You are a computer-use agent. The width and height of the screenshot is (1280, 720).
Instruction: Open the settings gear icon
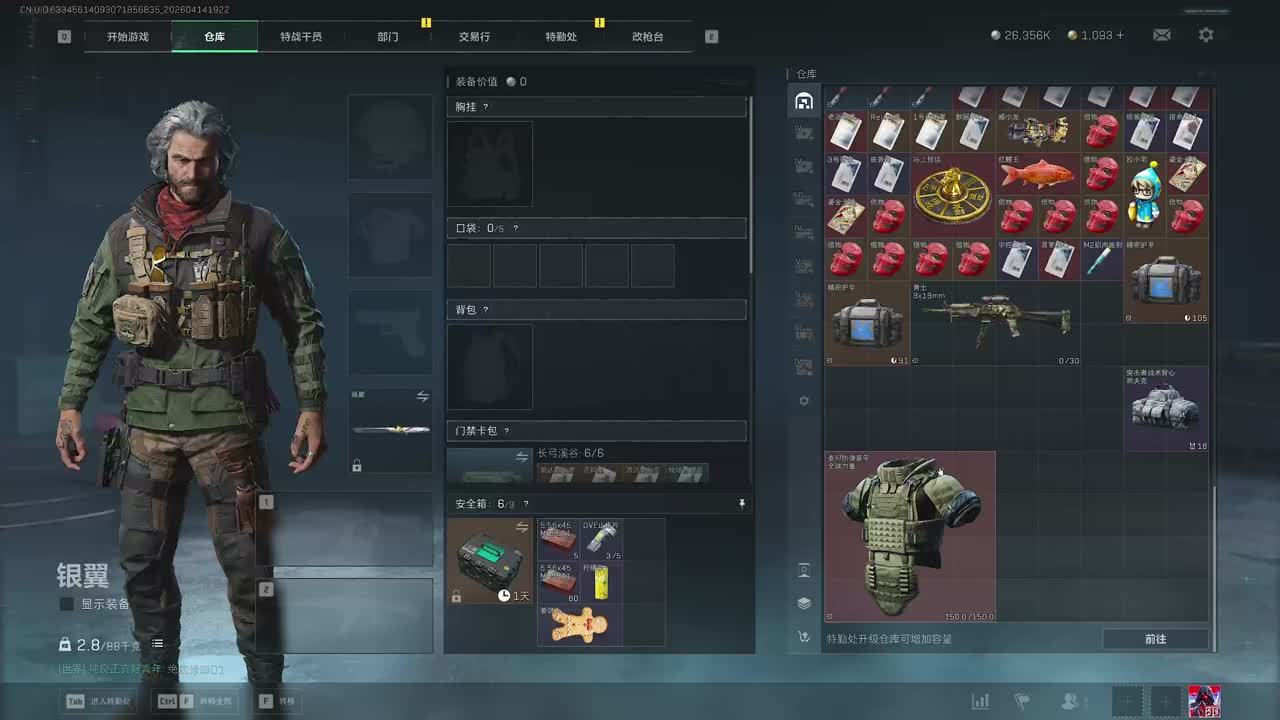(1206, 35)
